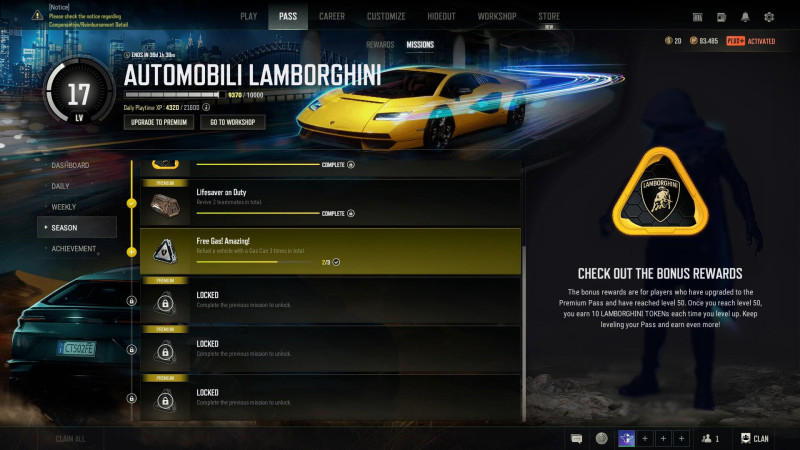Select the Lifesaver on Duty mission

[330, 201]
